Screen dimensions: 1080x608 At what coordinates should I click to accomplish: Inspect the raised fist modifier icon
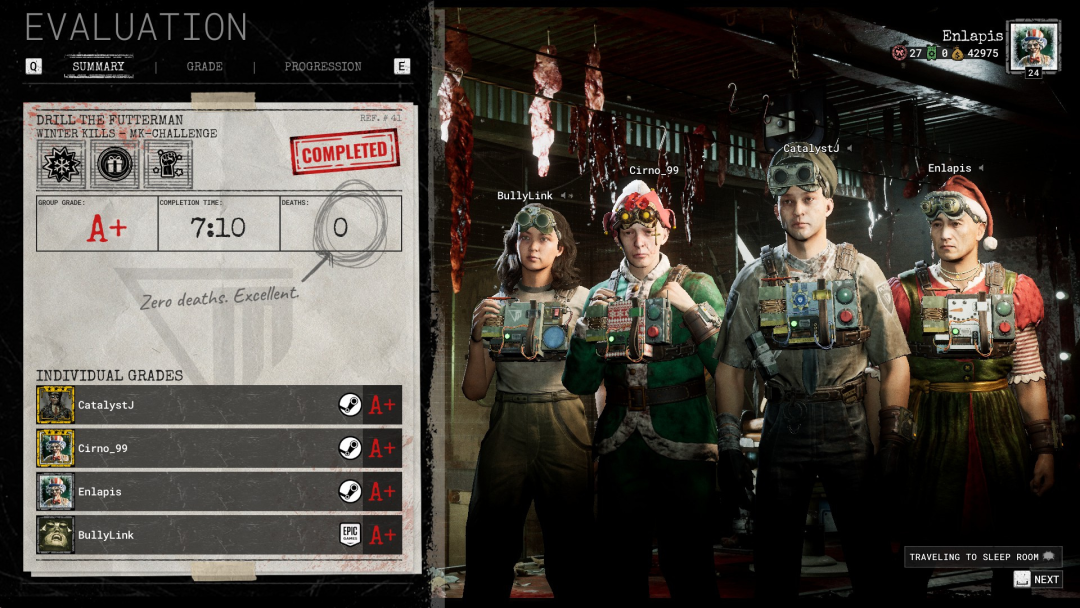pos(167,163)
